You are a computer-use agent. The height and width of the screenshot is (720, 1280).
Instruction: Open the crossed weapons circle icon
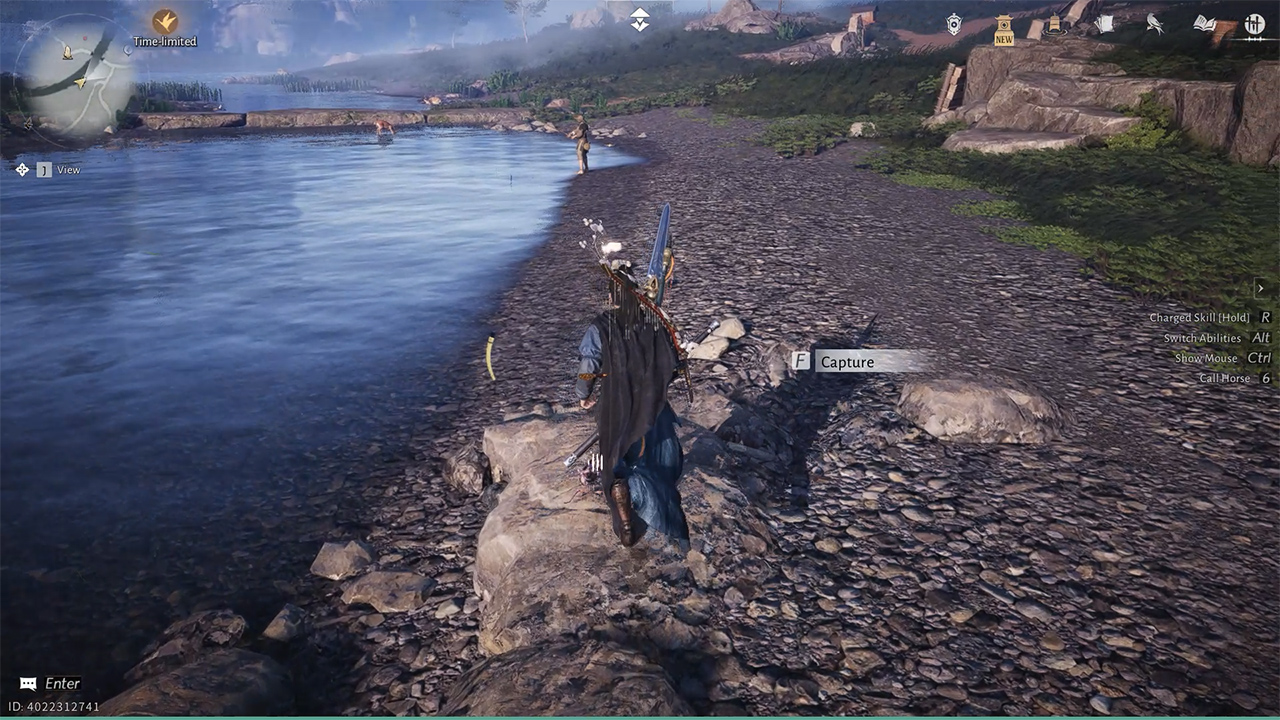[x=1255, y=24]
